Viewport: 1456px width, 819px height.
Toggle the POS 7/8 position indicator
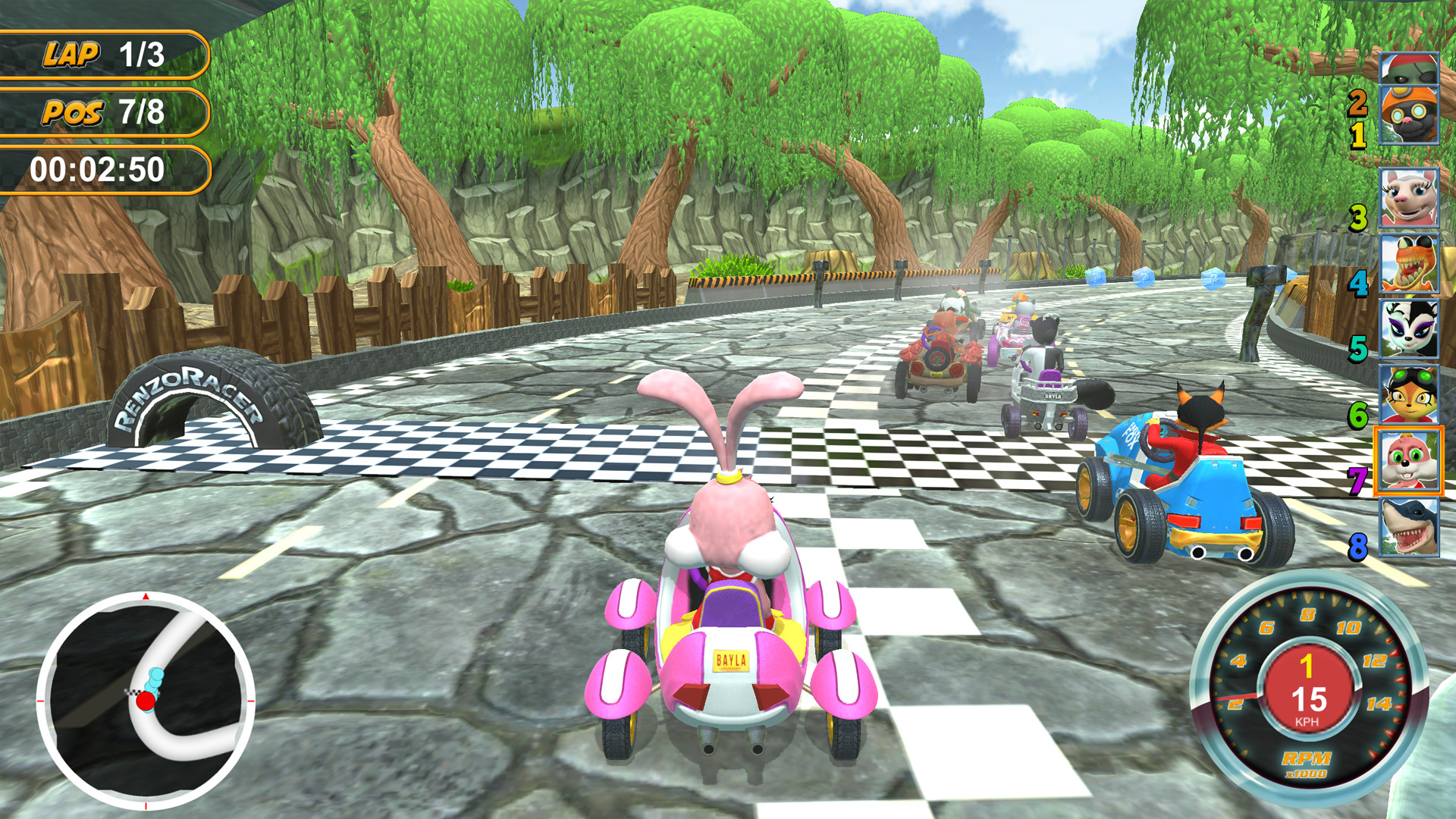tap(106, 114)
